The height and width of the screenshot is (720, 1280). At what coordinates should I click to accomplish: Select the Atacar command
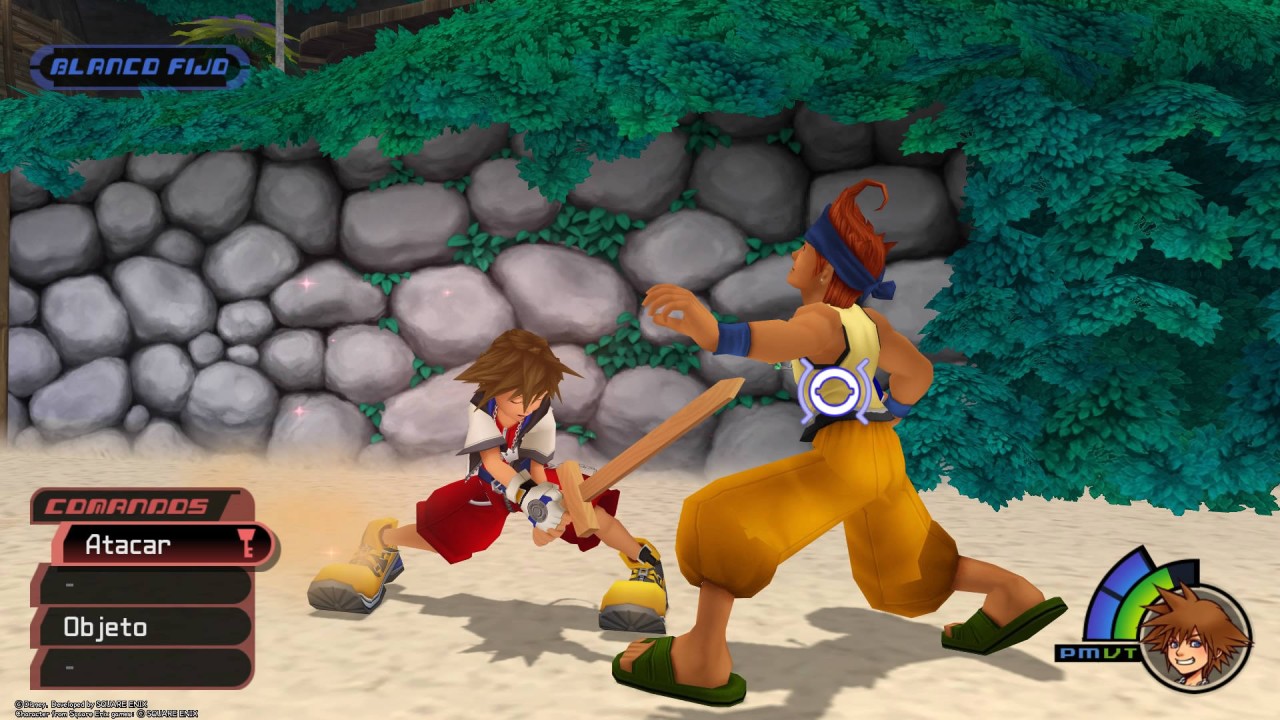point(150,545)
